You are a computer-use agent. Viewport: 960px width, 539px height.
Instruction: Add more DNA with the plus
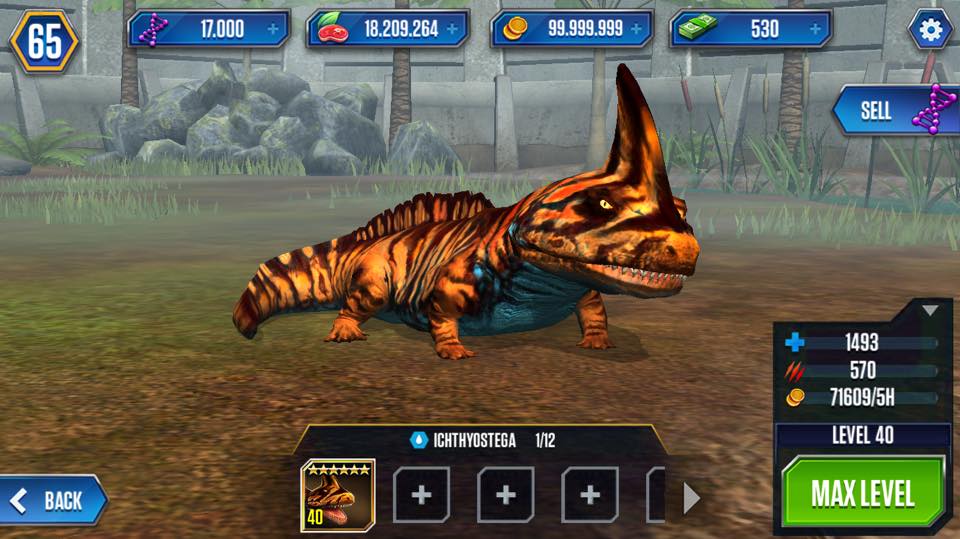point(273,29)
